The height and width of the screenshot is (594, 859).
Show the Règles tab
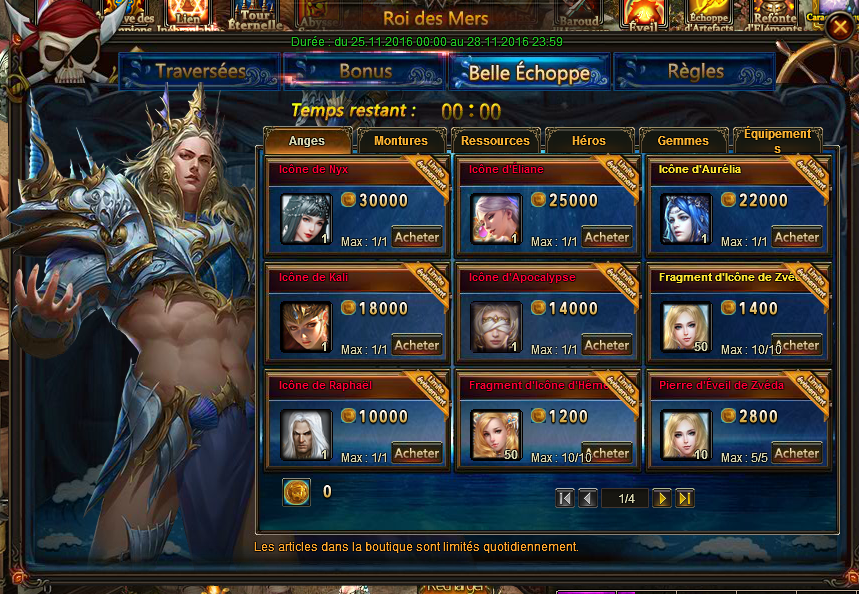click(x=695, y=72)
